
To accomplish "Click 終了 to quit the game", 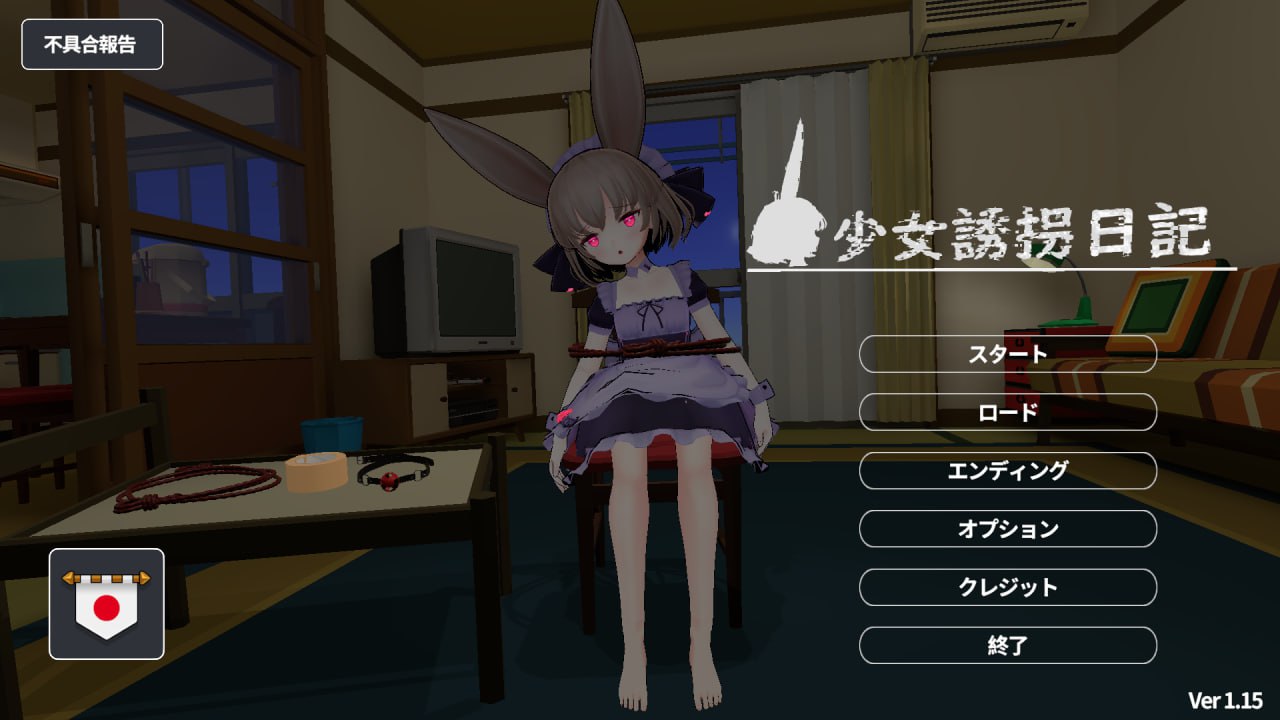I will coord(1007,646).
